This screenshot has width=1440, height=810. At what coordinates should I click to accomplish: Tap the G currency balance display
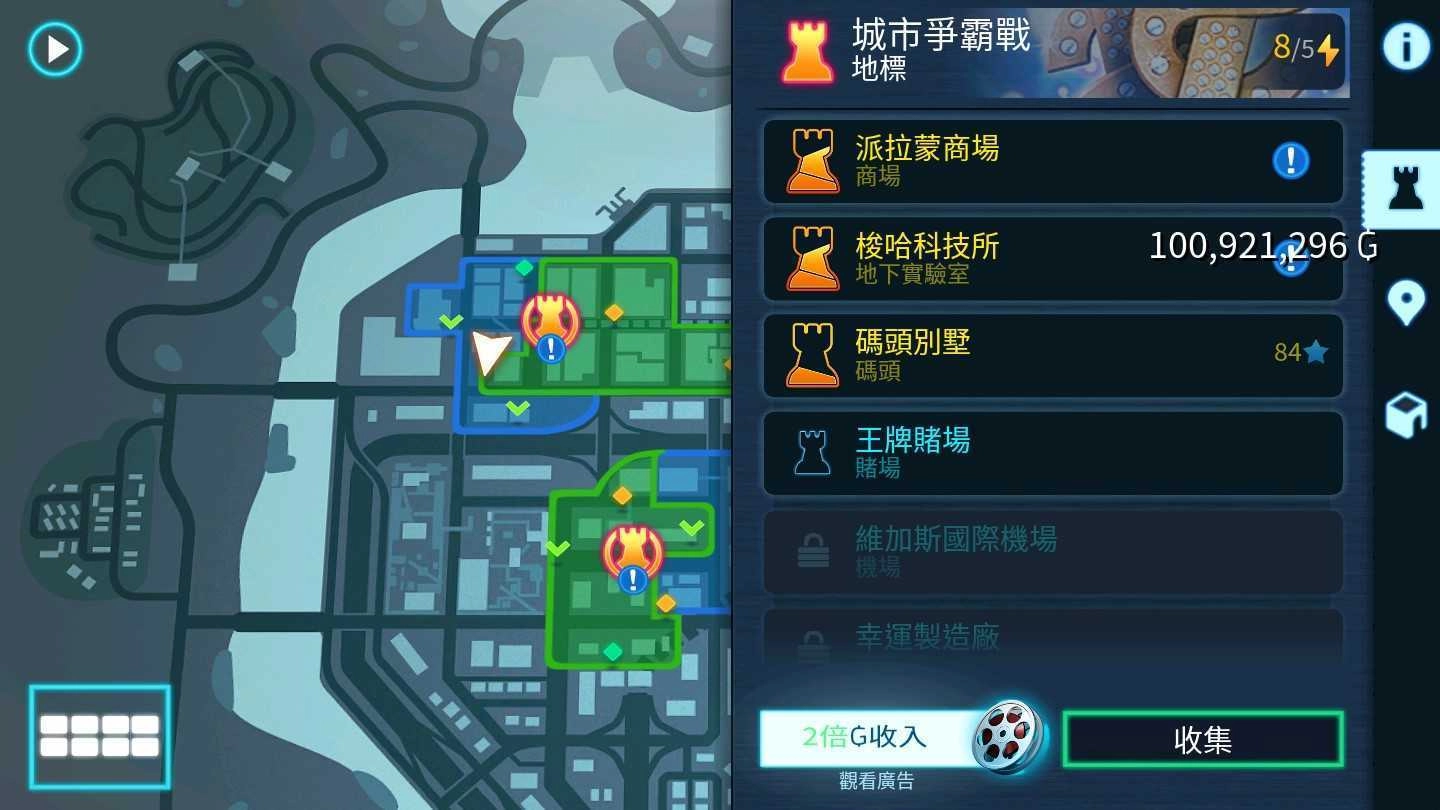(x=1243, y=246)
